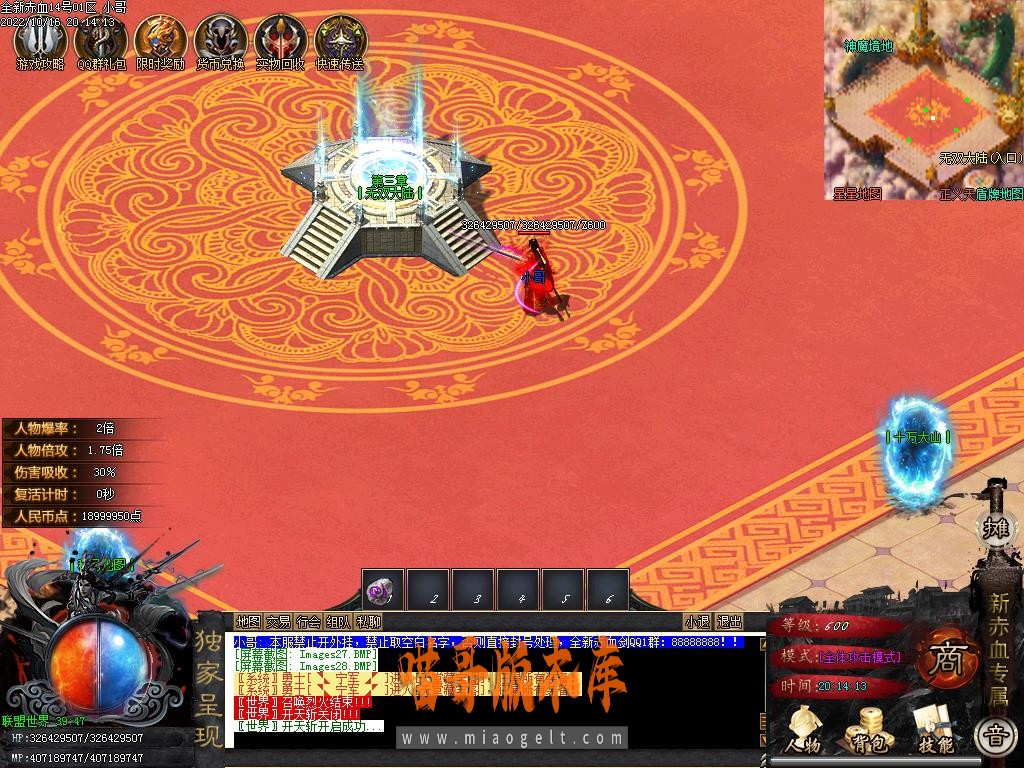The width and height of the screenshot is (1024, 768).
Task: Open the 游戏攻略 game guide icon
Action: point(40,40)
